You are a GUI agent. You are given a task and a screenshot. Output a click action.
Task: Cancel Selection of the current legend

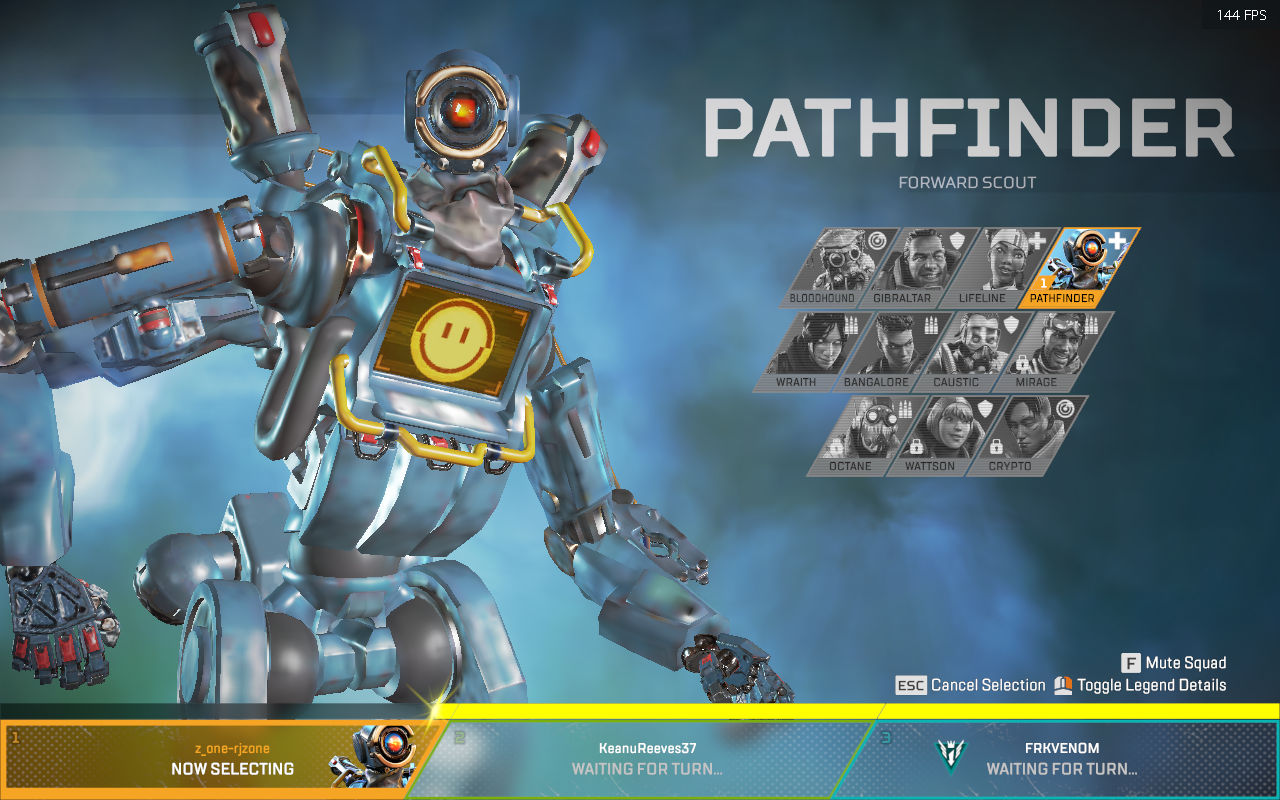[971, 685]
